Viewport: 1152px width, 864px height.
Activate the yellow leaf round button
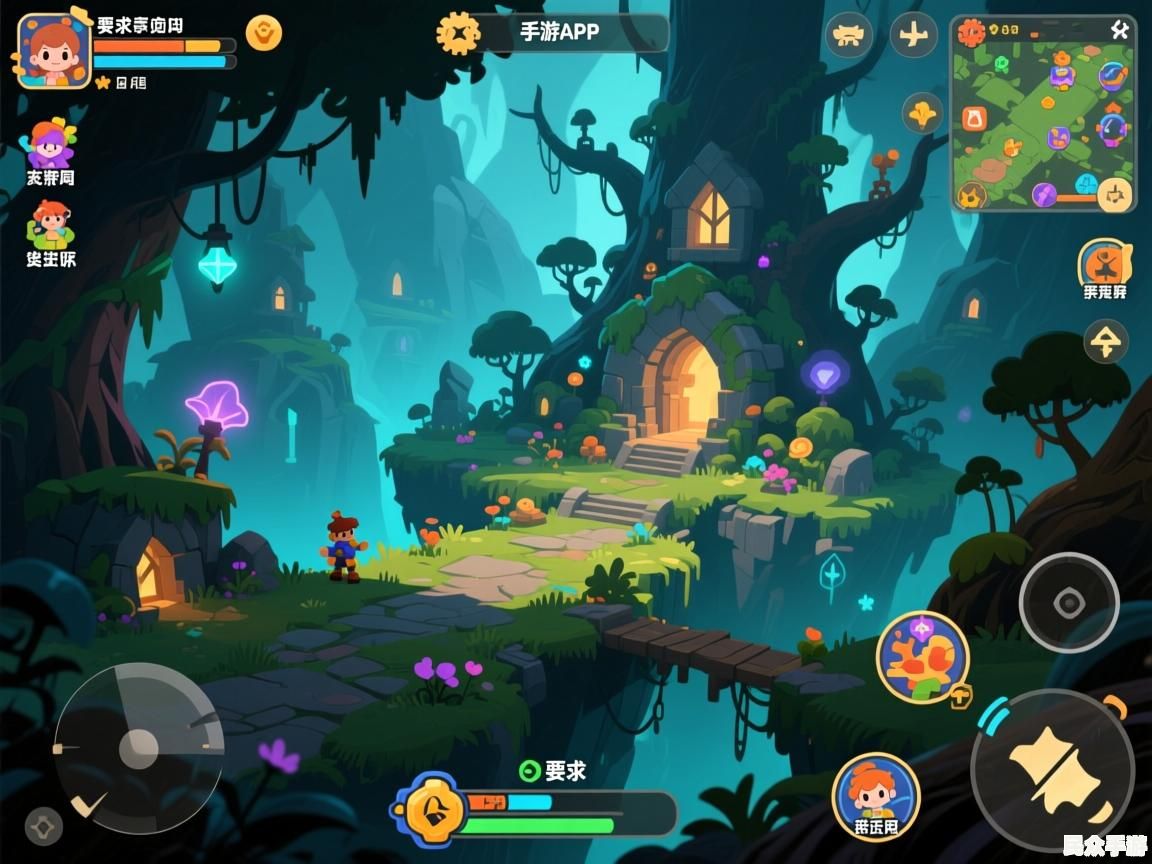tap(923, 113)
